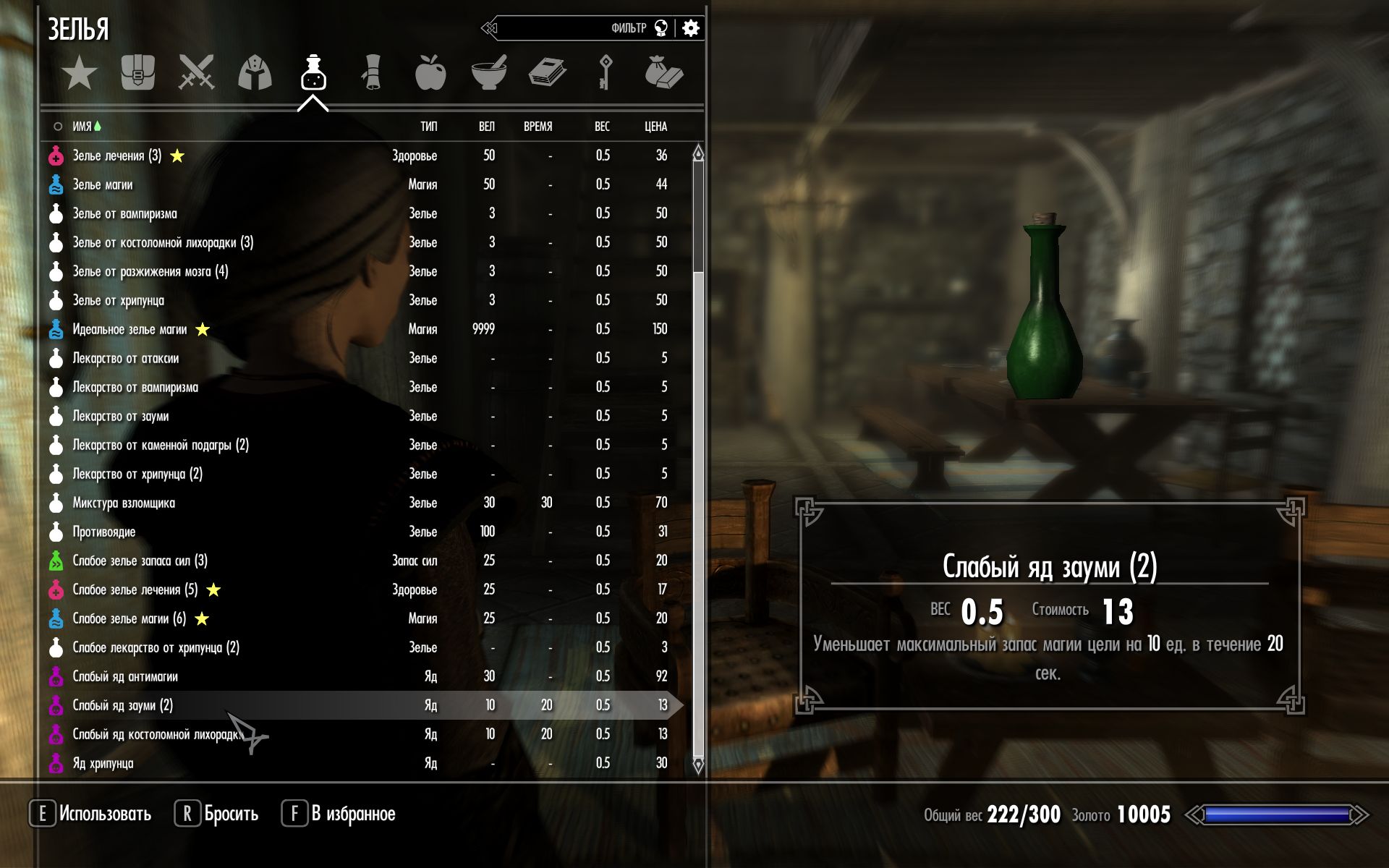Select Зелье лечения (3) in the list
This screenshot has width=1389, height=868.
click(x=117, y=156)
